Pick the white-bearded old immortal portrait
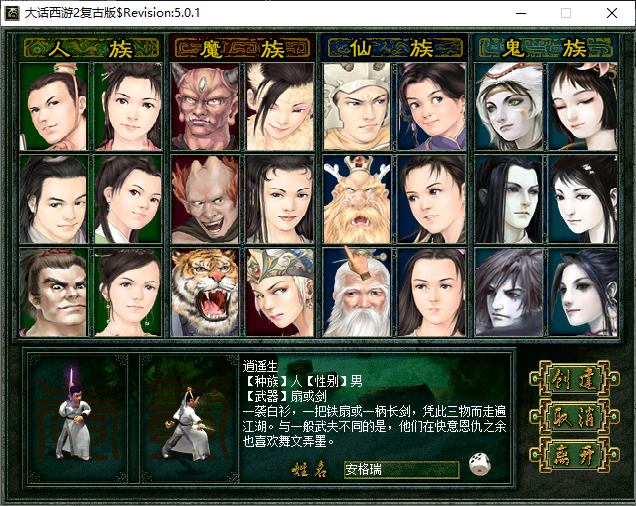636x506 pixels. [x=358, y=292]
